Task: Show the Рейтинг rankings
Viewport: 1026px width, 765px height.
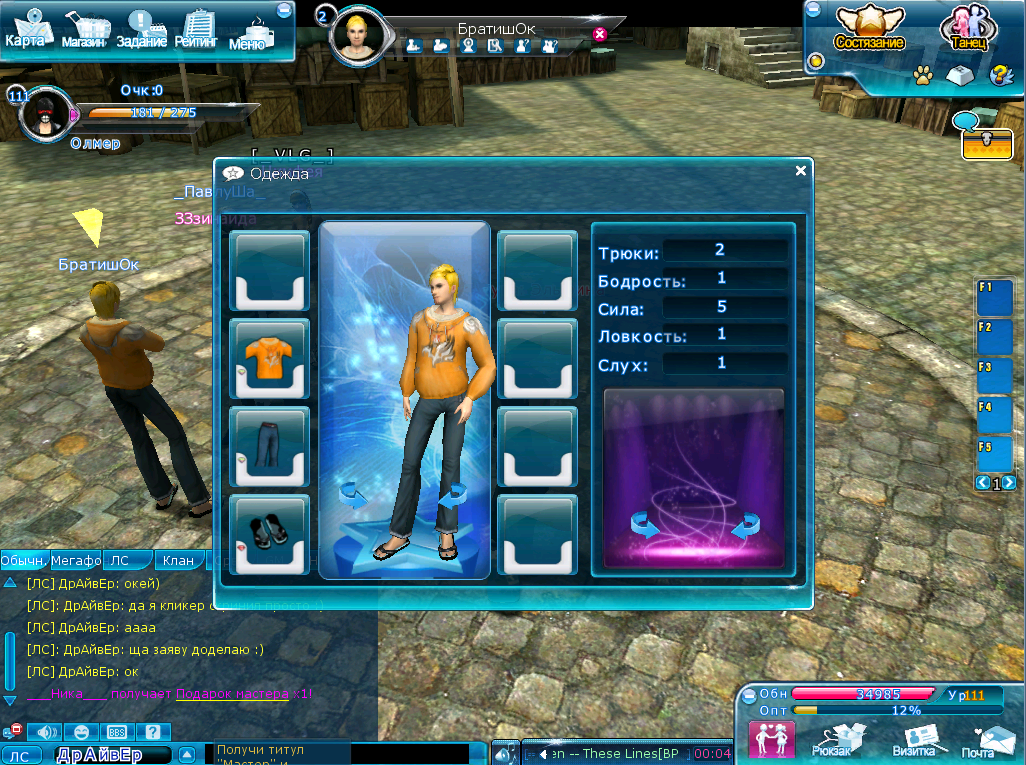Action: tap(198, 31)
